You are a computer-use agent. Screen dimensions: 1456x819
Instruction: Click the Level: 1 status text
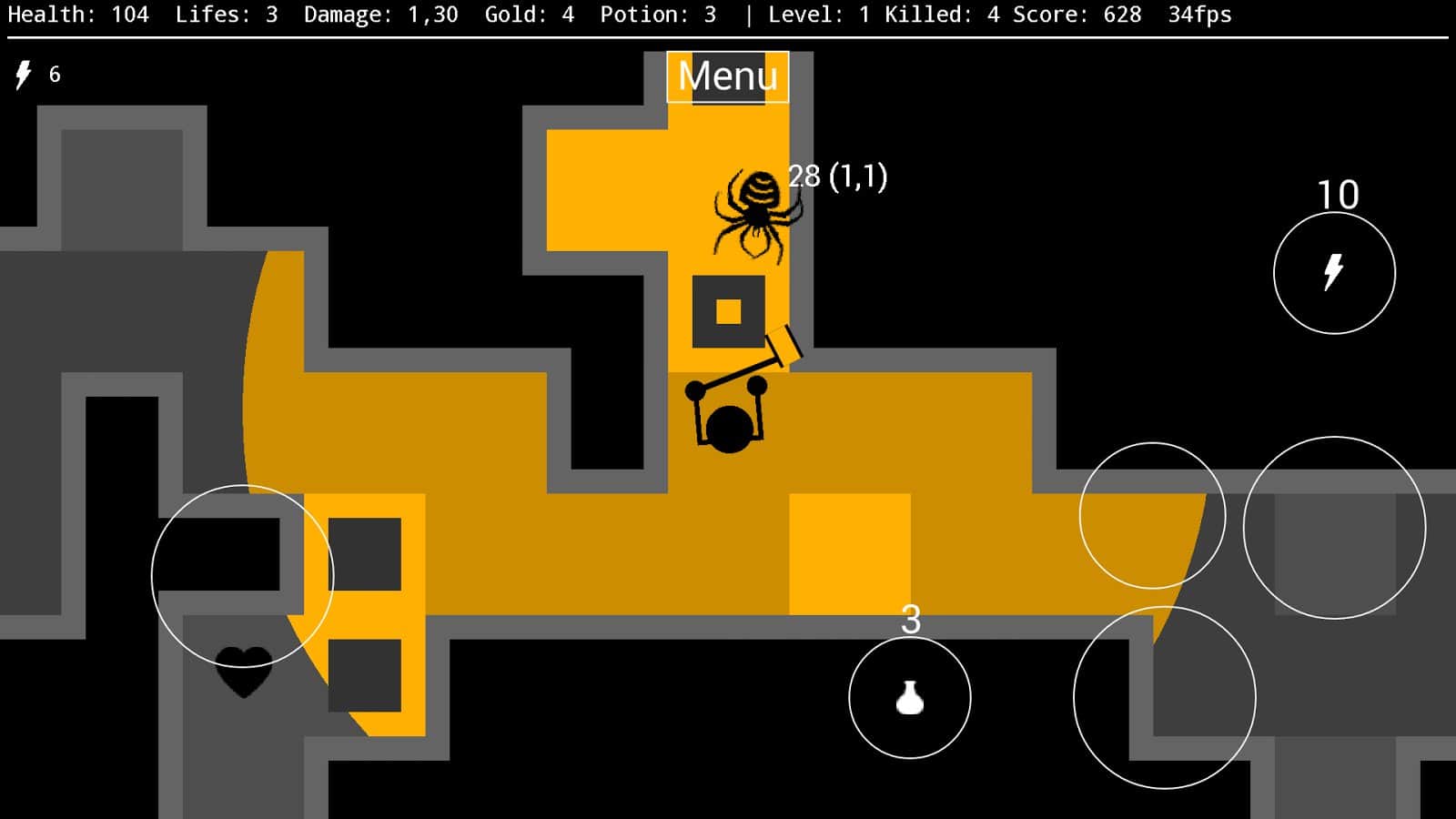[x=817, y=15]
